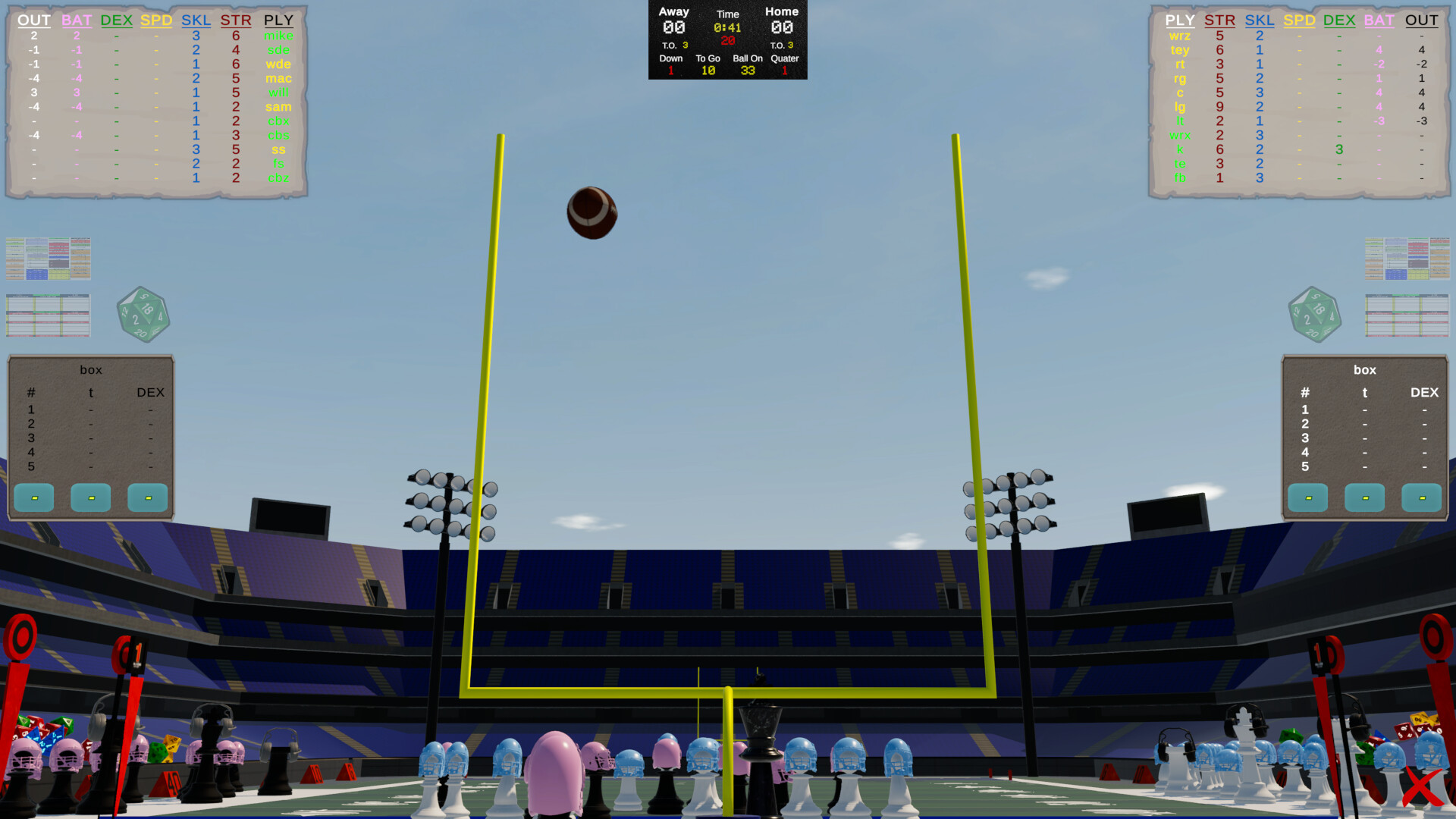Click the Time display on the scoreboard
Image resolution: width=1456 pixels, height=819 pixels.
727,27
